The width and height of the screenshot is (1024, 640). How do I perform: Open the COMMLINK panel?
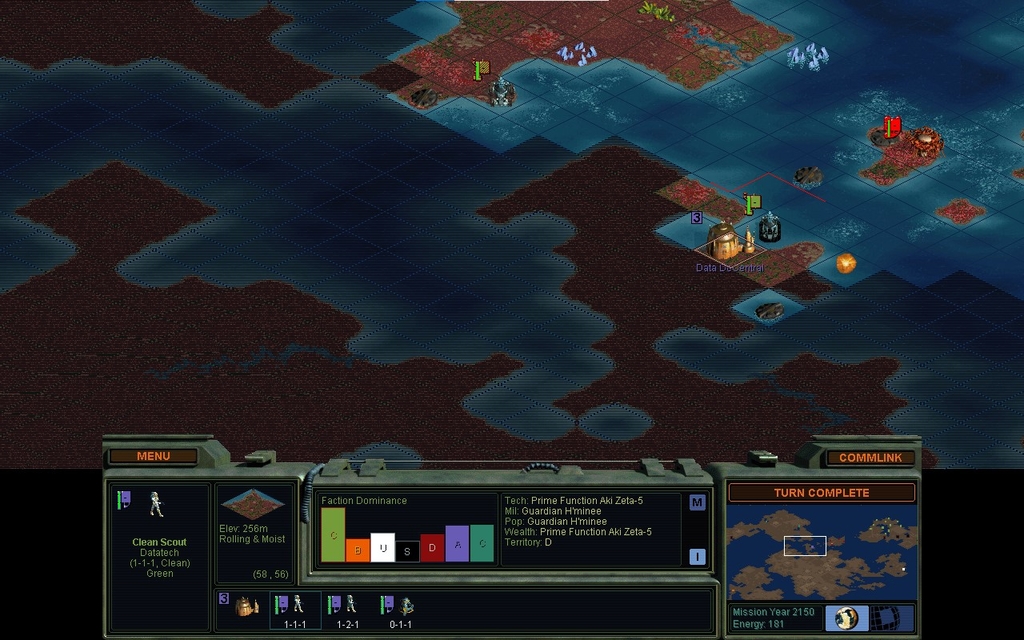(x=870, y=458)
